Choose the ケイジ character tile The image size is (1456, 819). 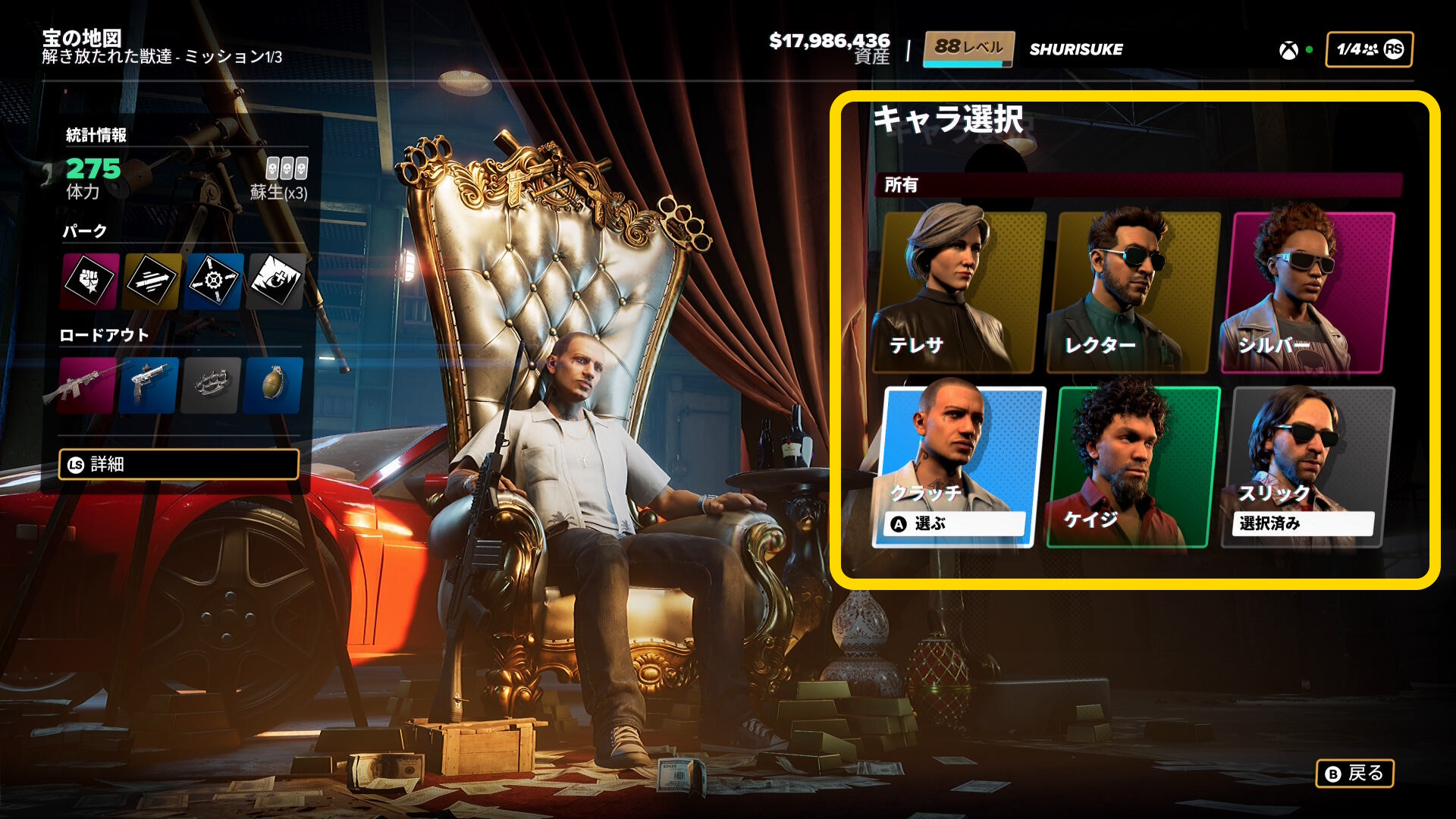coord(1134,466)
